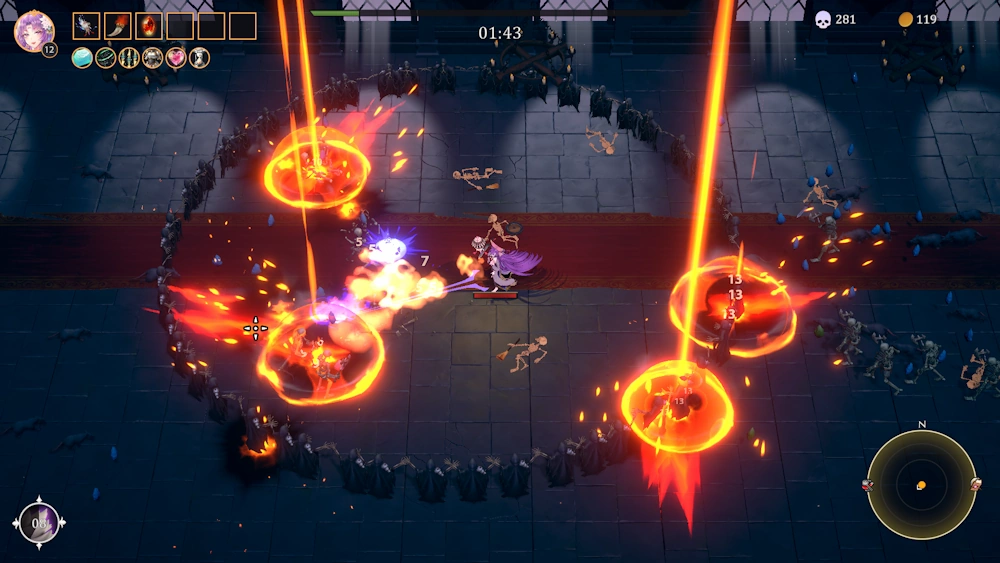Screen dimensions: 1000x563
Task: Click the scroll marker on minimap's right edge
Action: (x=975, y=485)
